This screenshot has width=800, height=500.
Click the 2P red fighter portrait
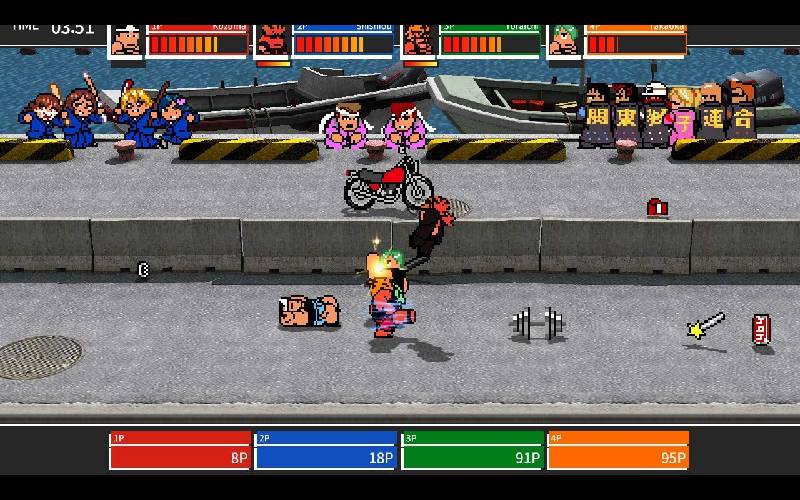(272, 40)
